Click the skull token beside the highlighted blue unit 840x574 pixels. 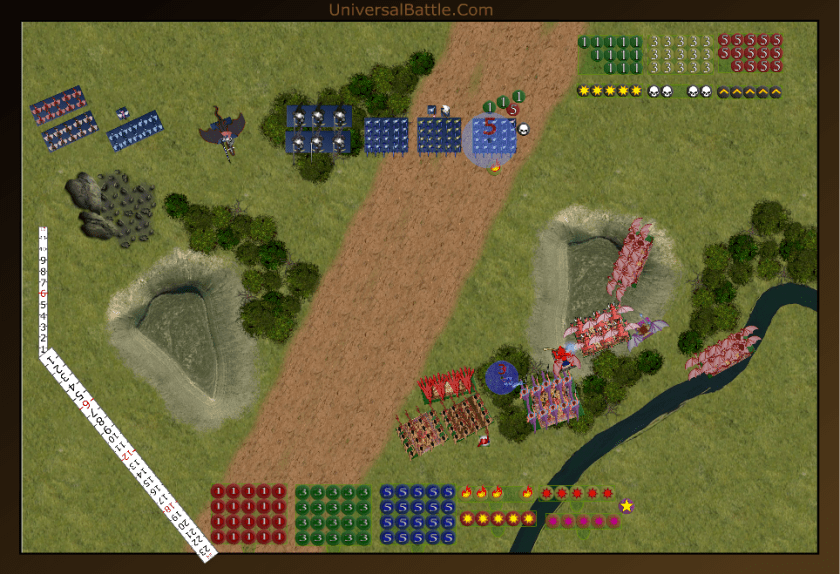click(523, 129)
